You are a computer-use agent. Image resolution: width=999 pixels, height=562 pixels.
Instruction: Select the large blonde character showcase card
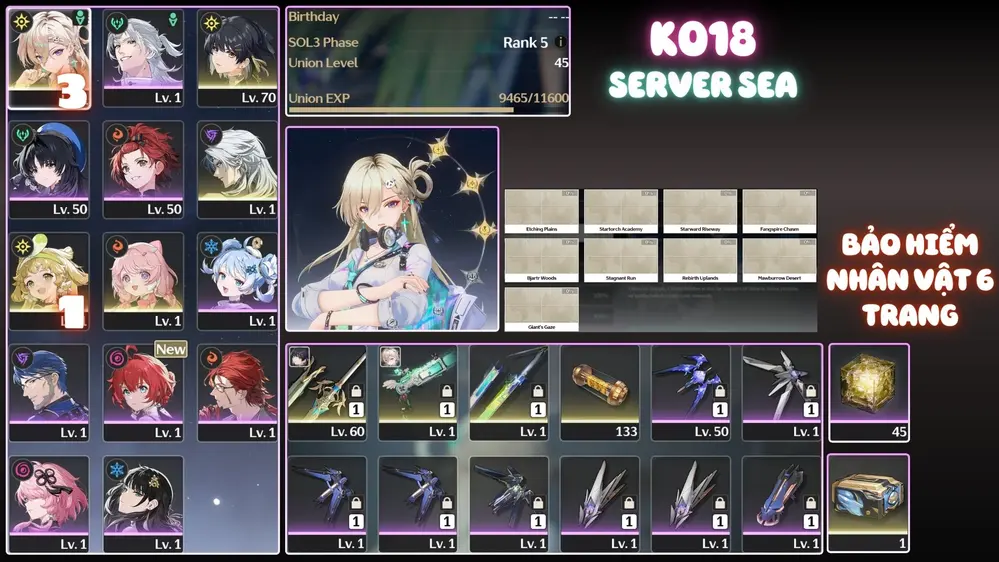click(392, 229)
